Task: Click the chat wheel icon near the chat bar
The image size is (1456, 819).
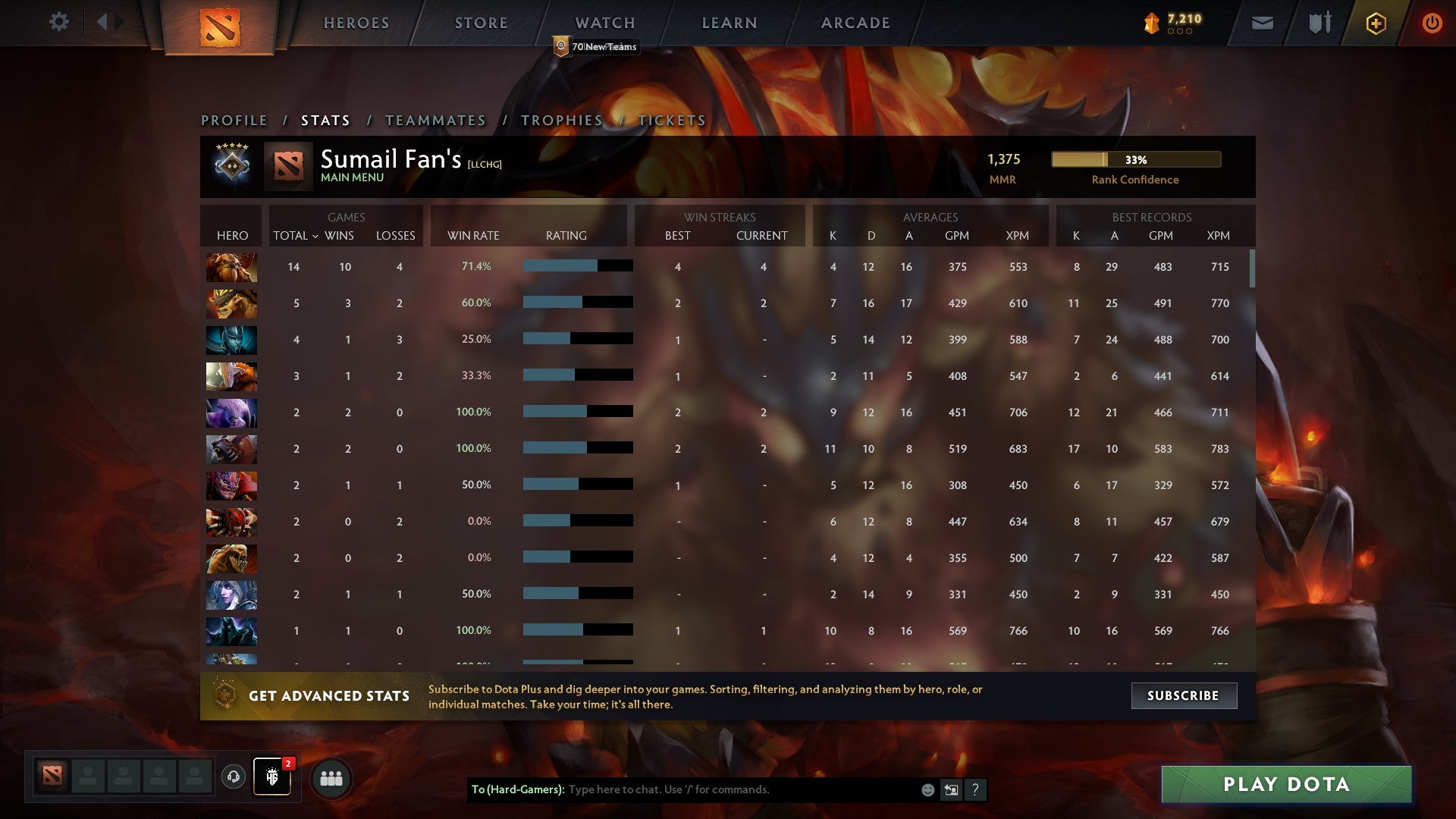Action: point(951,790)
